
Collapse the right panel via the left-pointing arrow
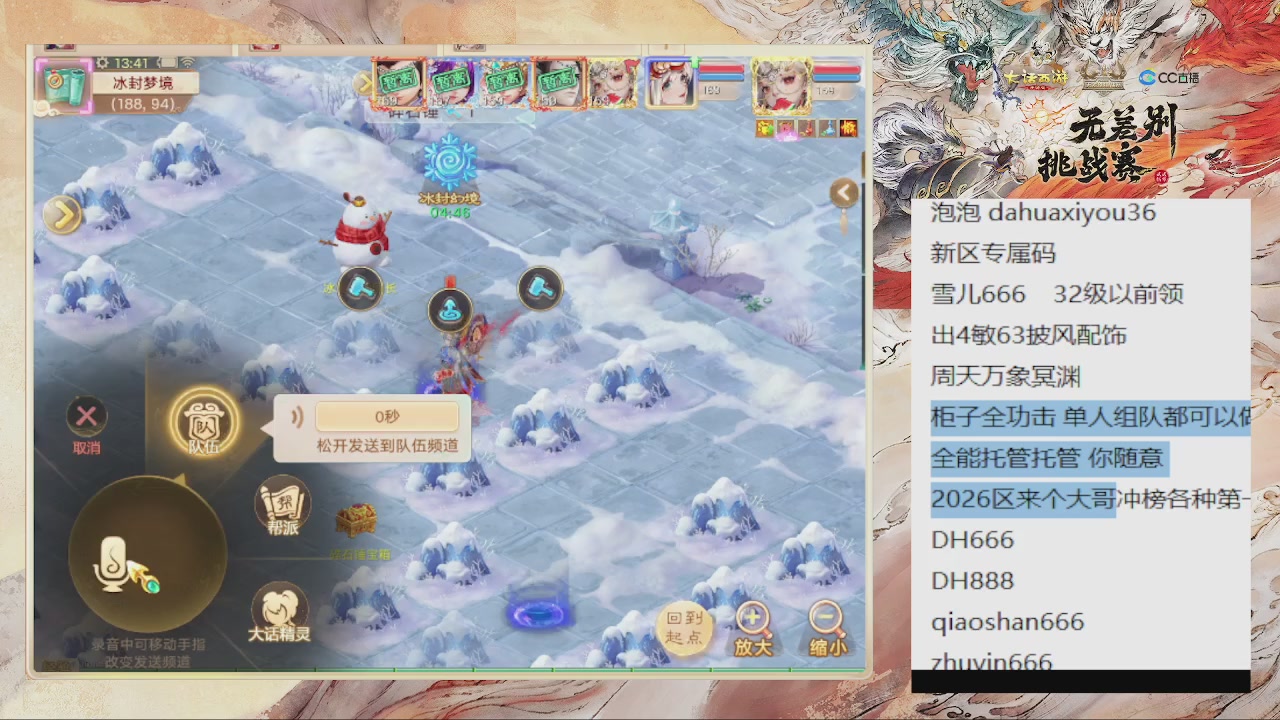(x=843, y=193)
